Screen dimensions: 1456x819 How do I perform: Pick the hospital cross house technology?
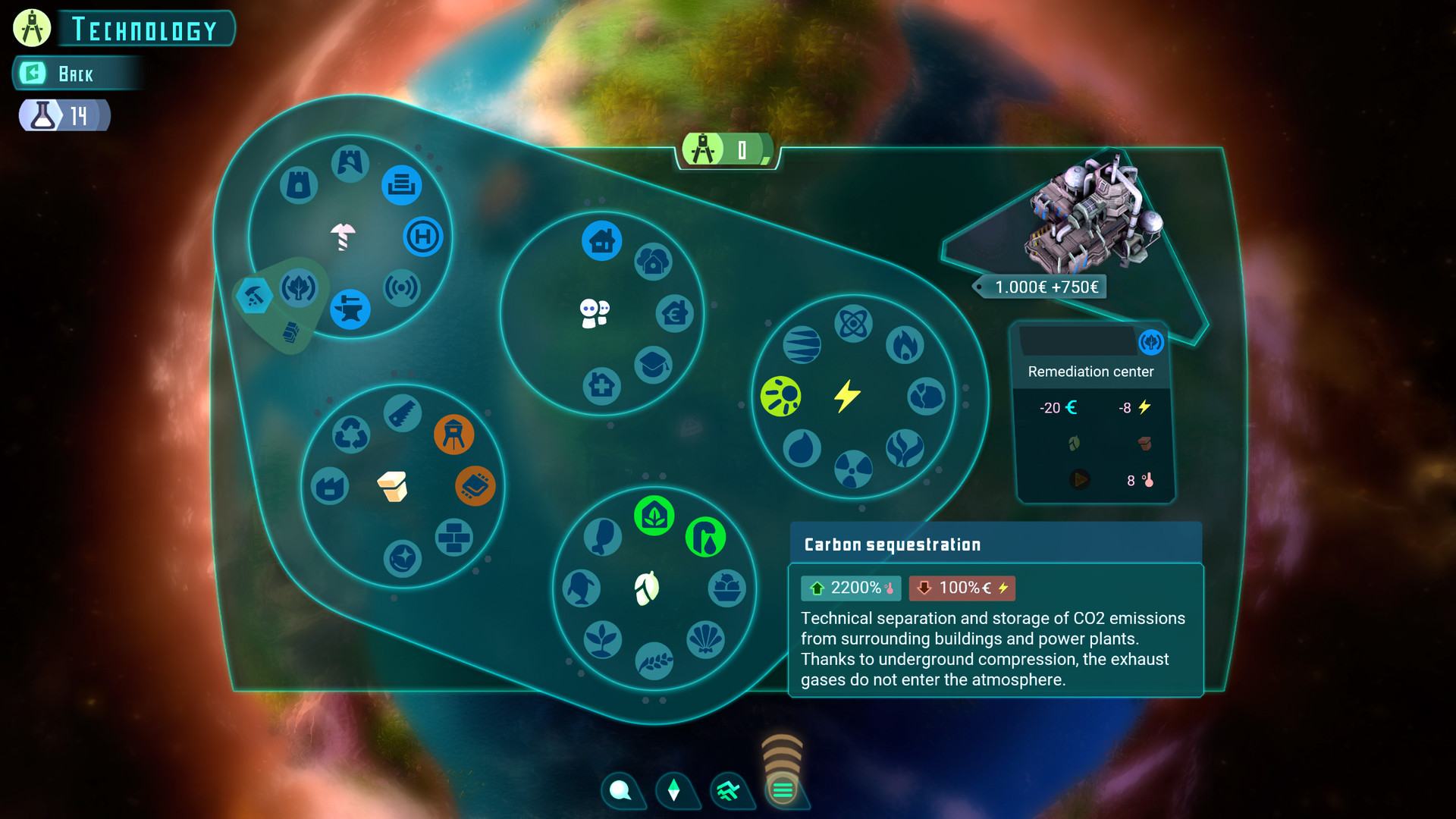click(602, 386)
